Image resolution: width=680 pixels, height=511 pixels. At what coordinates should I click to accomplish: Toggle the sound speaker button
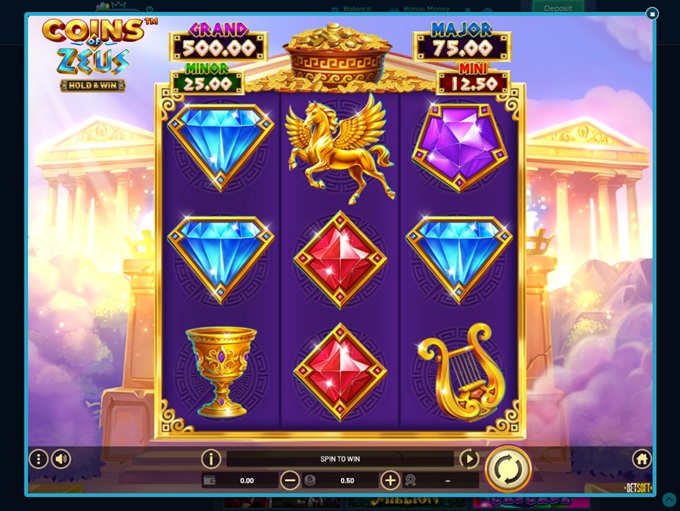[x=61, y=459]
